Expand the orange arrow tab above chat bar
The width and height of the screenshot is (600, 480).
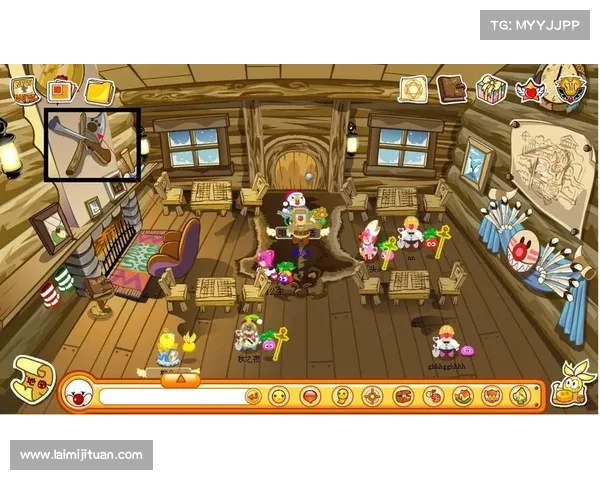tap(180, 378)
